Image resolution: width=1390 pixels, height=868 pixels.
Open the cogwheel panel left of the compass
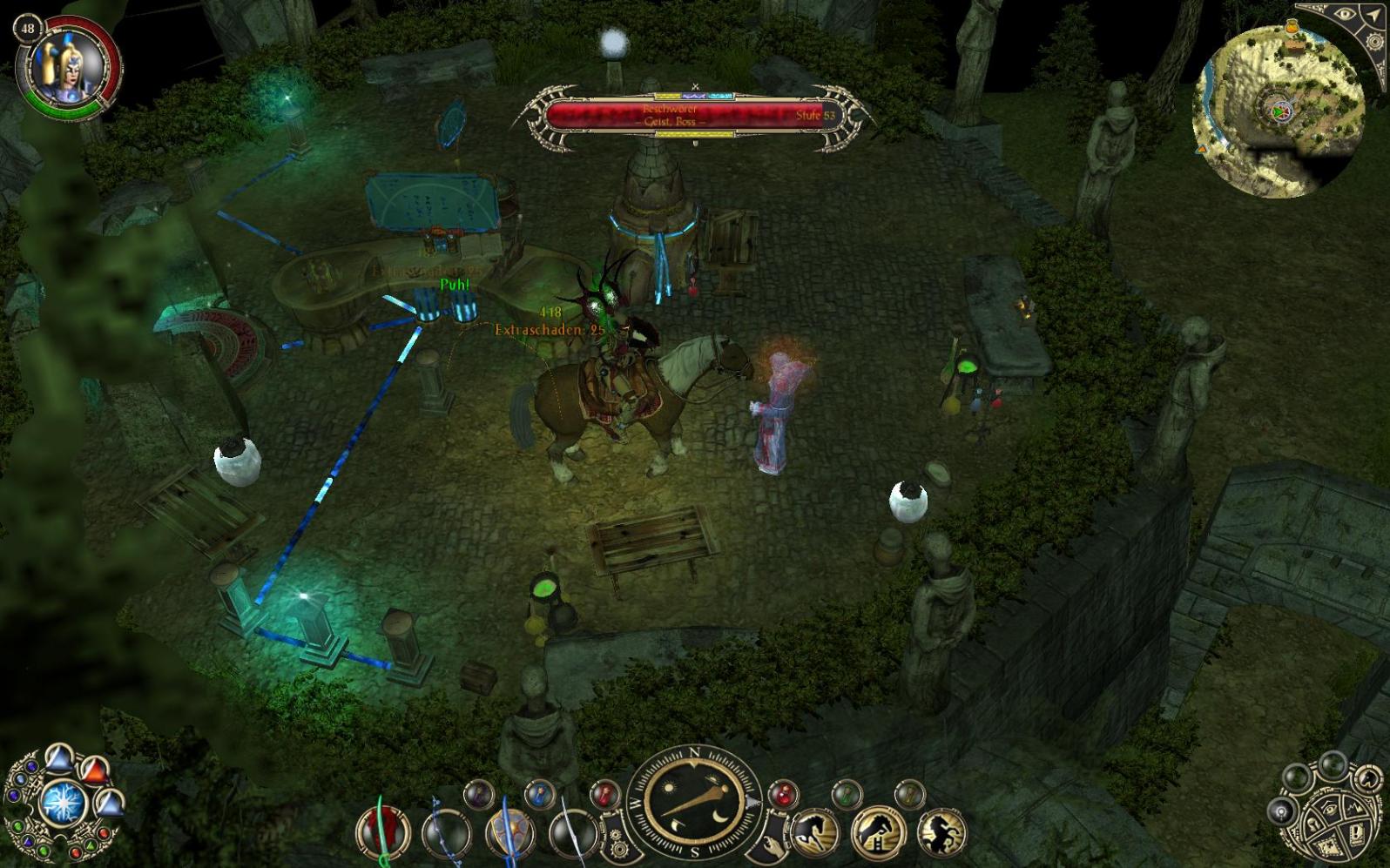pyautogui.click(x=617, y=843)
